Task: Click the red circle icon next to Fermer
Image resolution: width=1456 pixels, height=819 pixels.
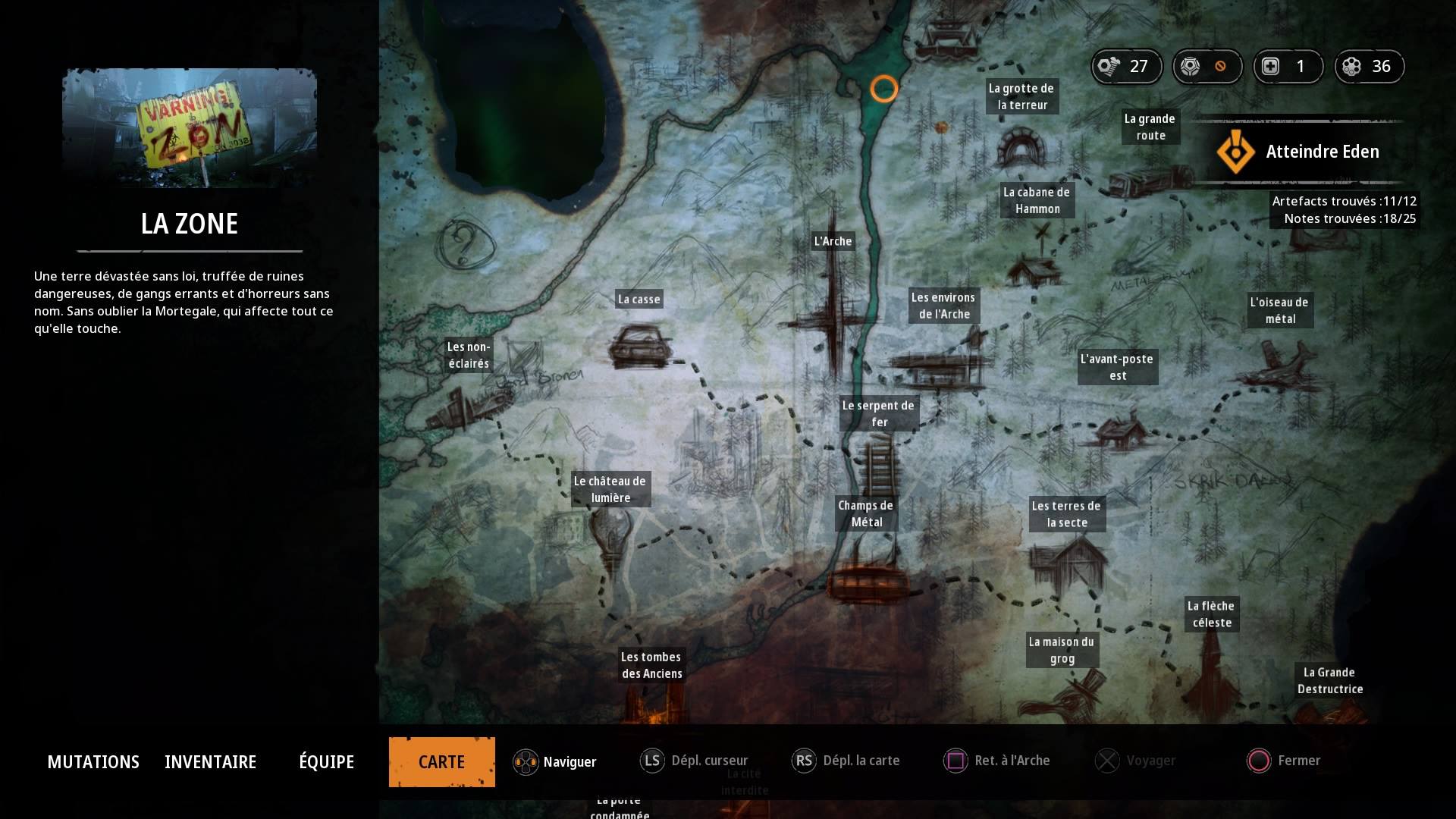Action: [x=1259, y=761]
